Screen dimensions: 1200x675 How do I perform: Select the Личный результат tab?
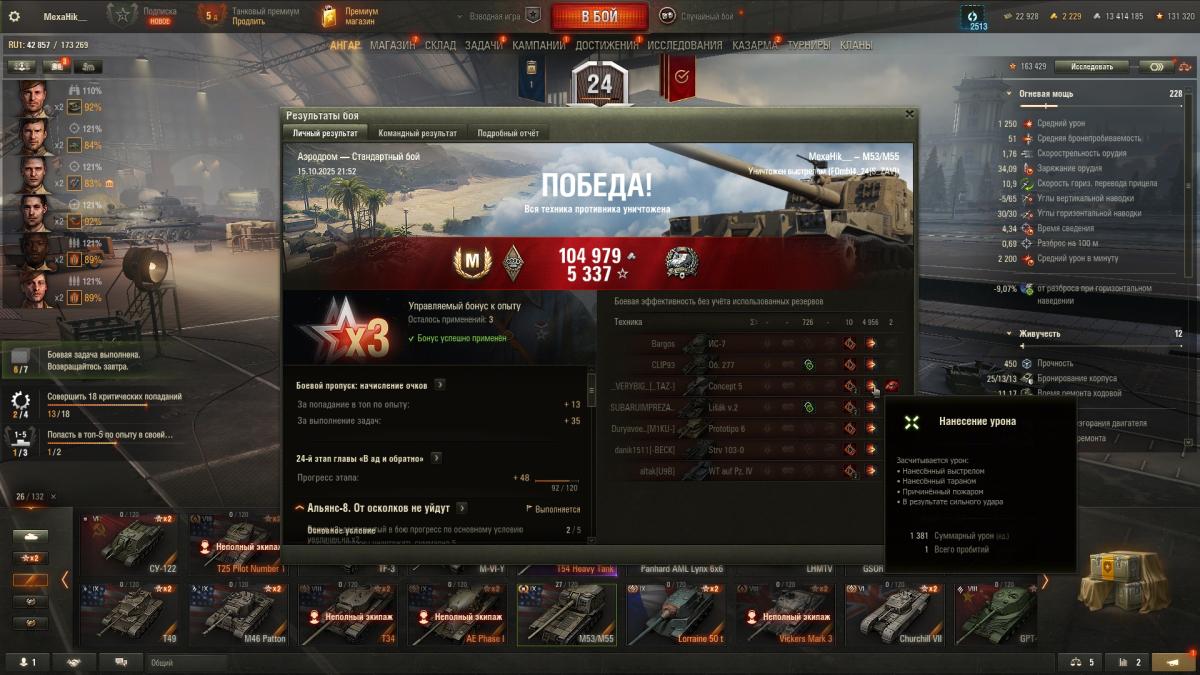click(325, 133)
